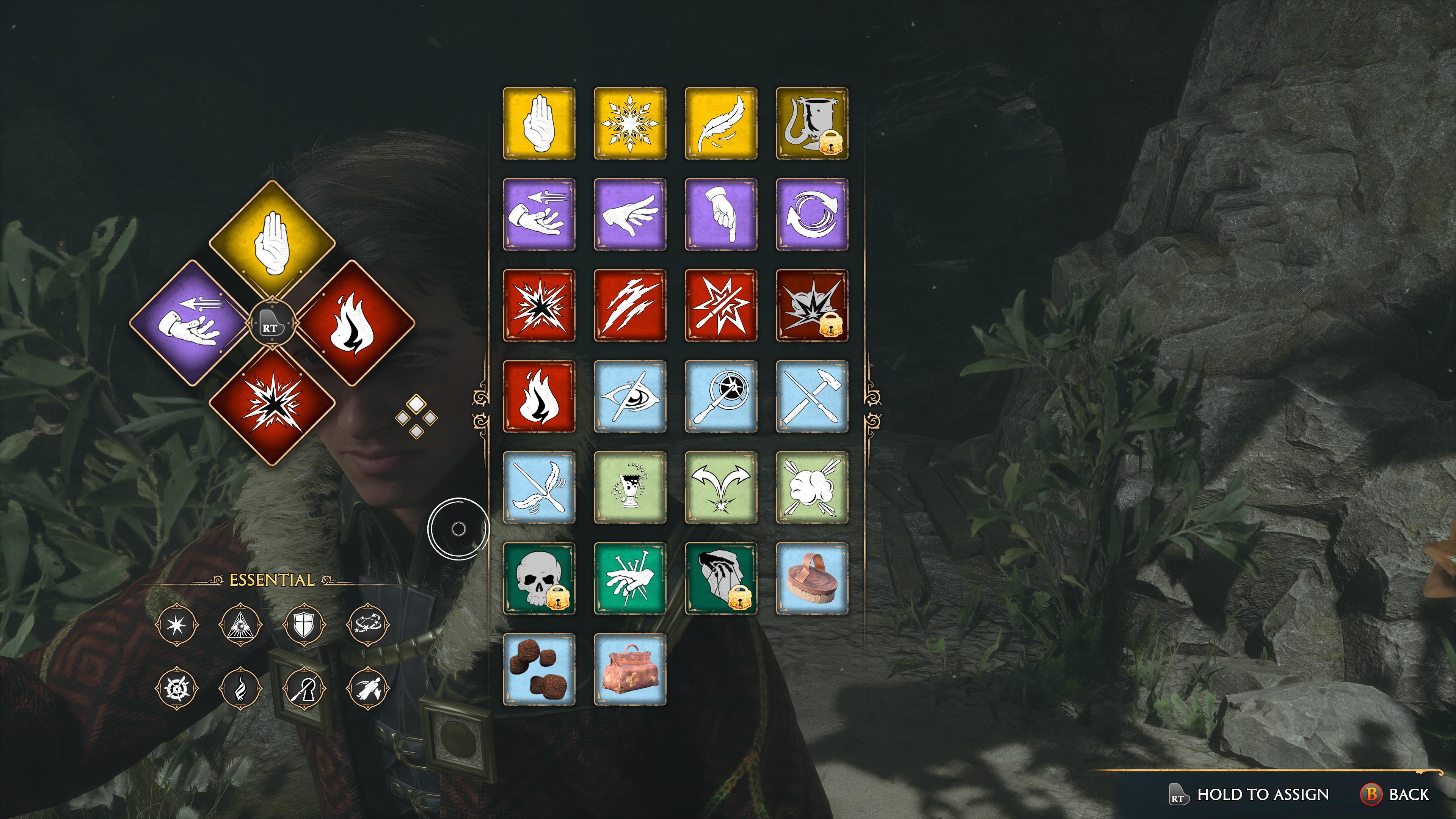Viewport: 1456px width, 819px height.
Task: Click the eye-in-pyramid Revelio essential icon
Action: click(240, 624)
